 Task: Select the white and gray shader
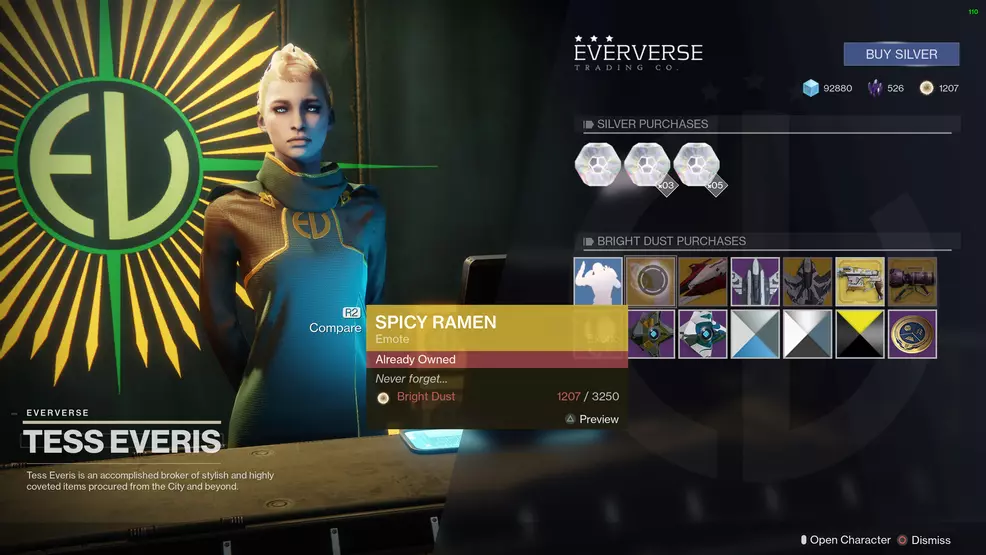click(x=807, y=334)
